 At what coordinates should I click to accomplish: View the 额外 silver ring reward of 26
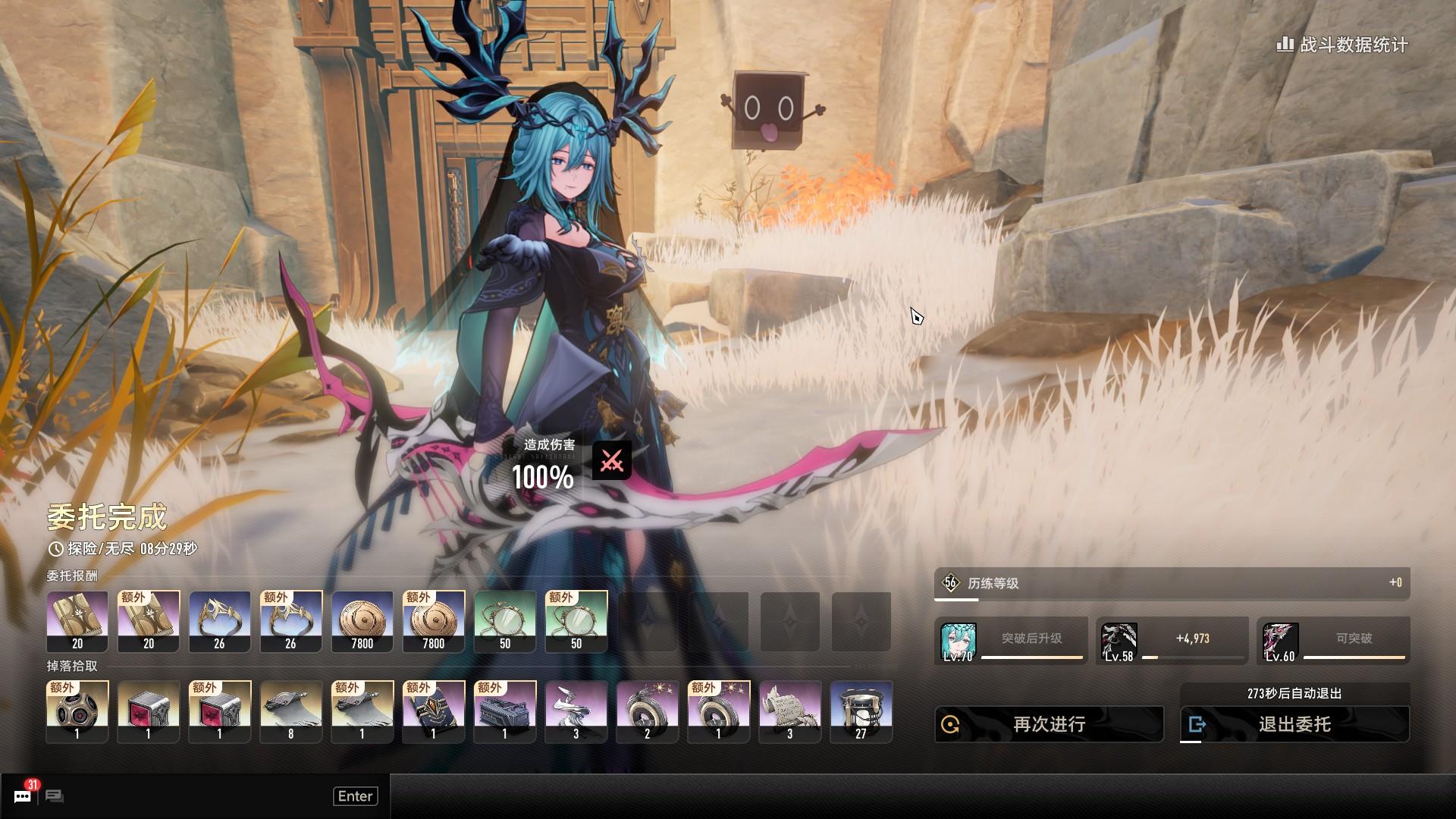click(x=291, y=622)
